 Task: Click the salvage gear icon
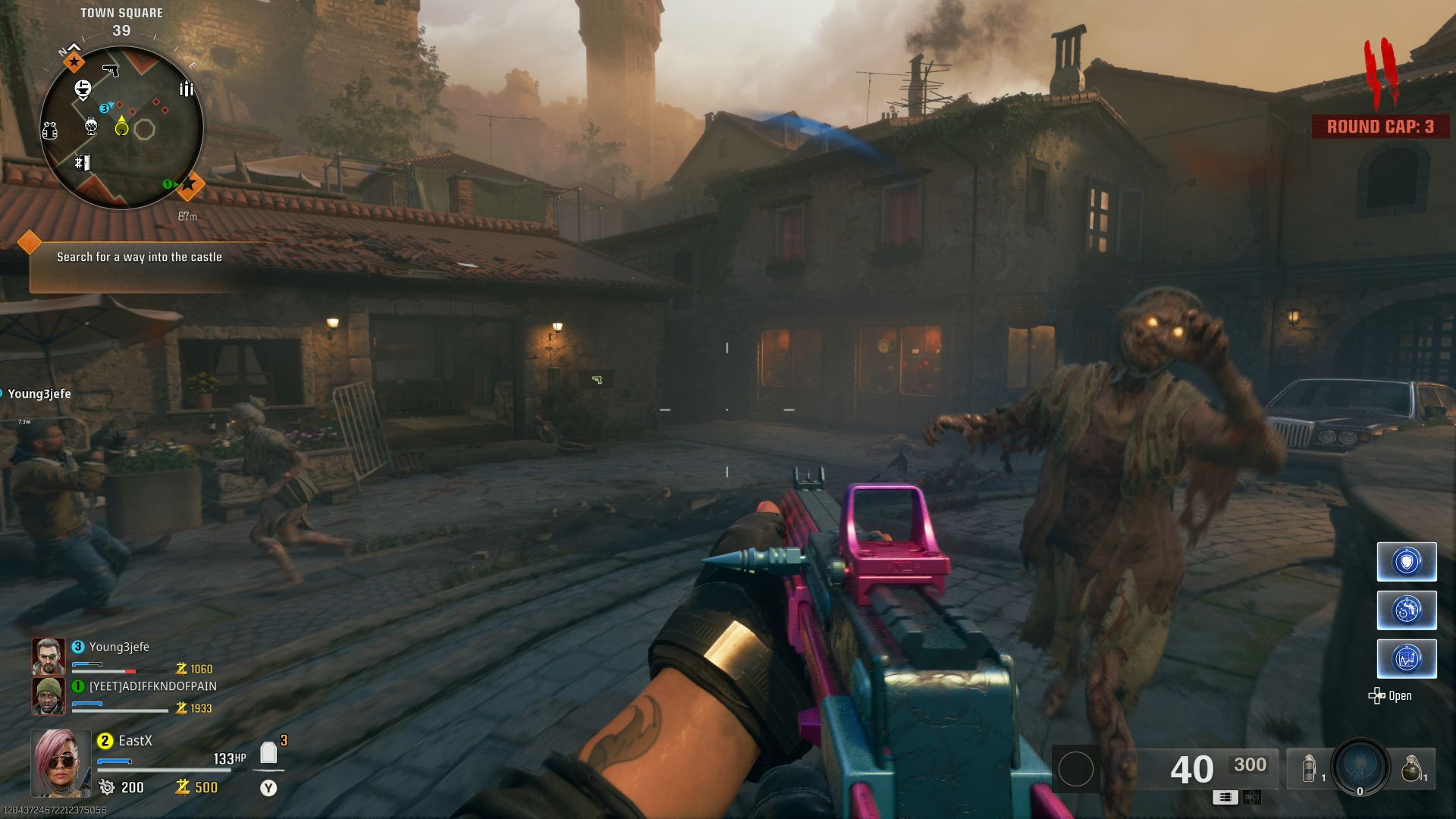point(107,787)
